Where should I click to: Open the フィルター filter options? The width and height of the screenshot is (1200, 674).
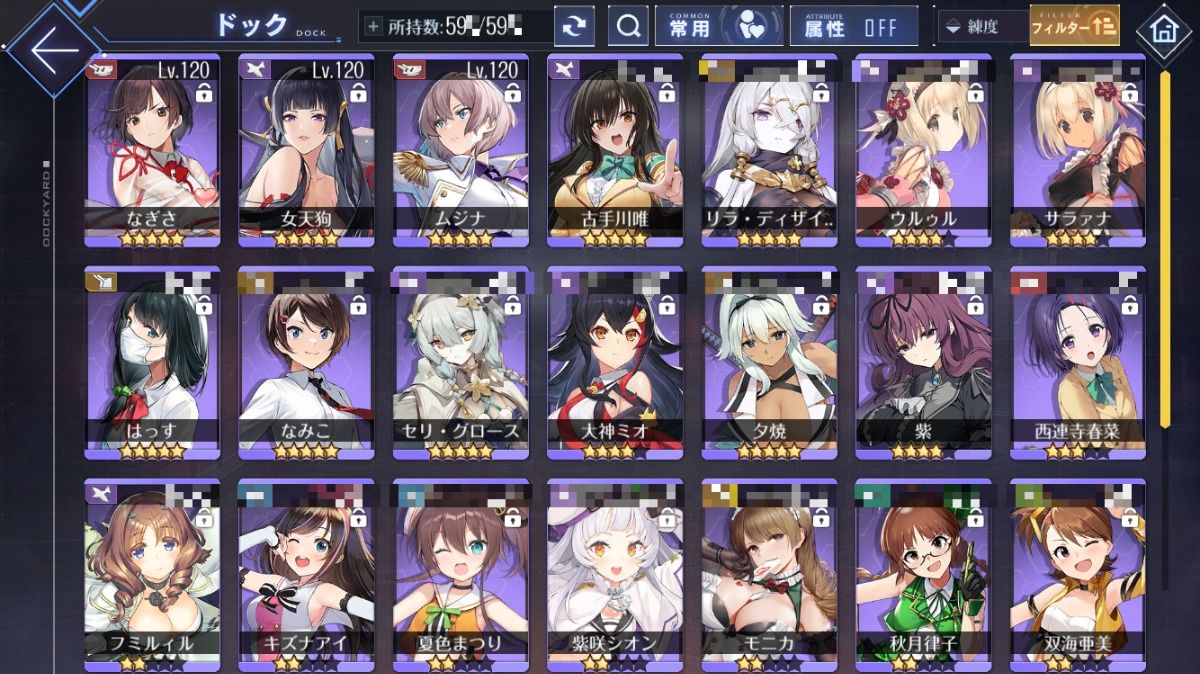1074,26
